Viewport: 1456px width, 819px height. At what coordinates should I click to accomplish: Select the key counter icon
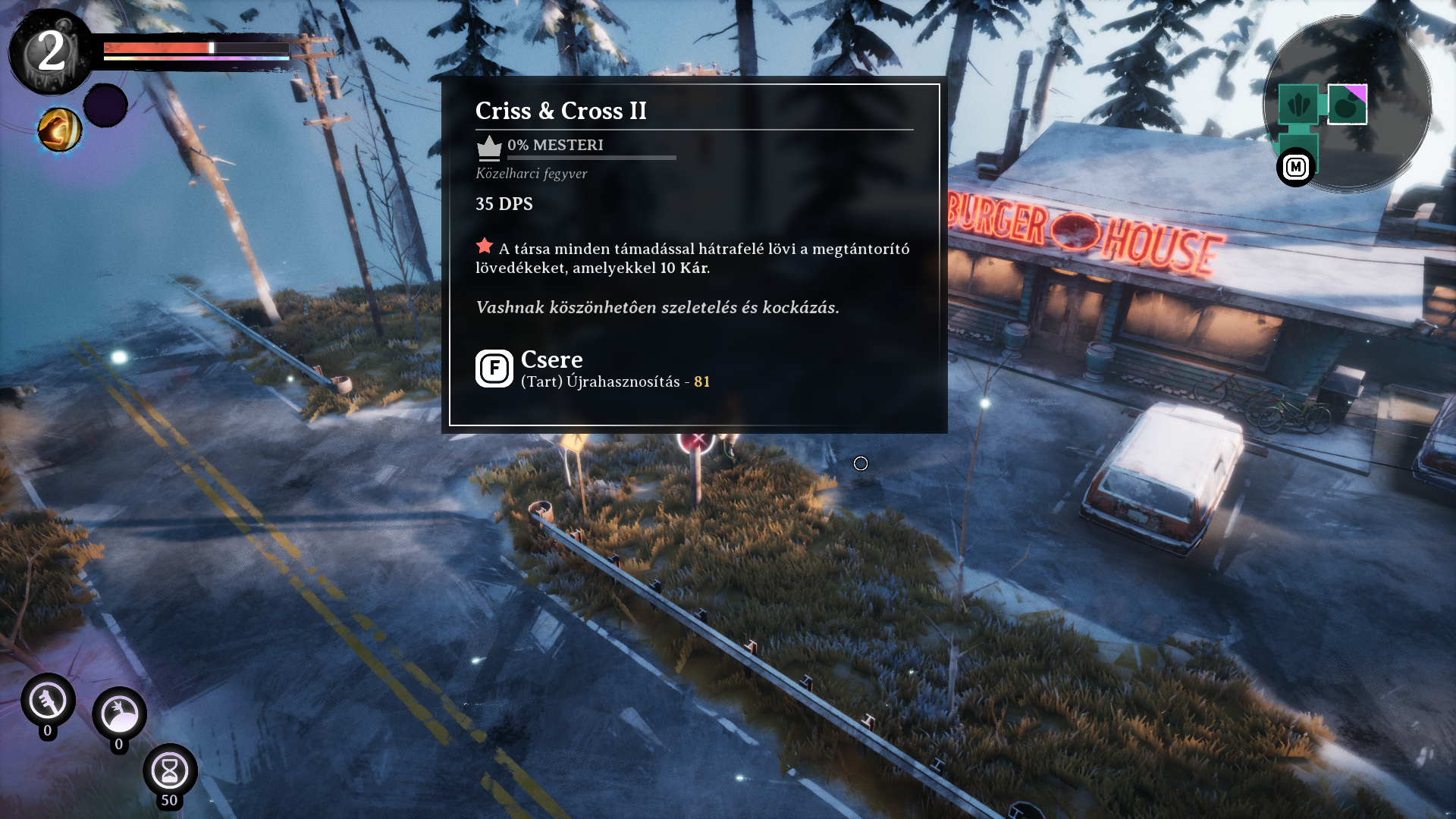(x=48, y=701)
